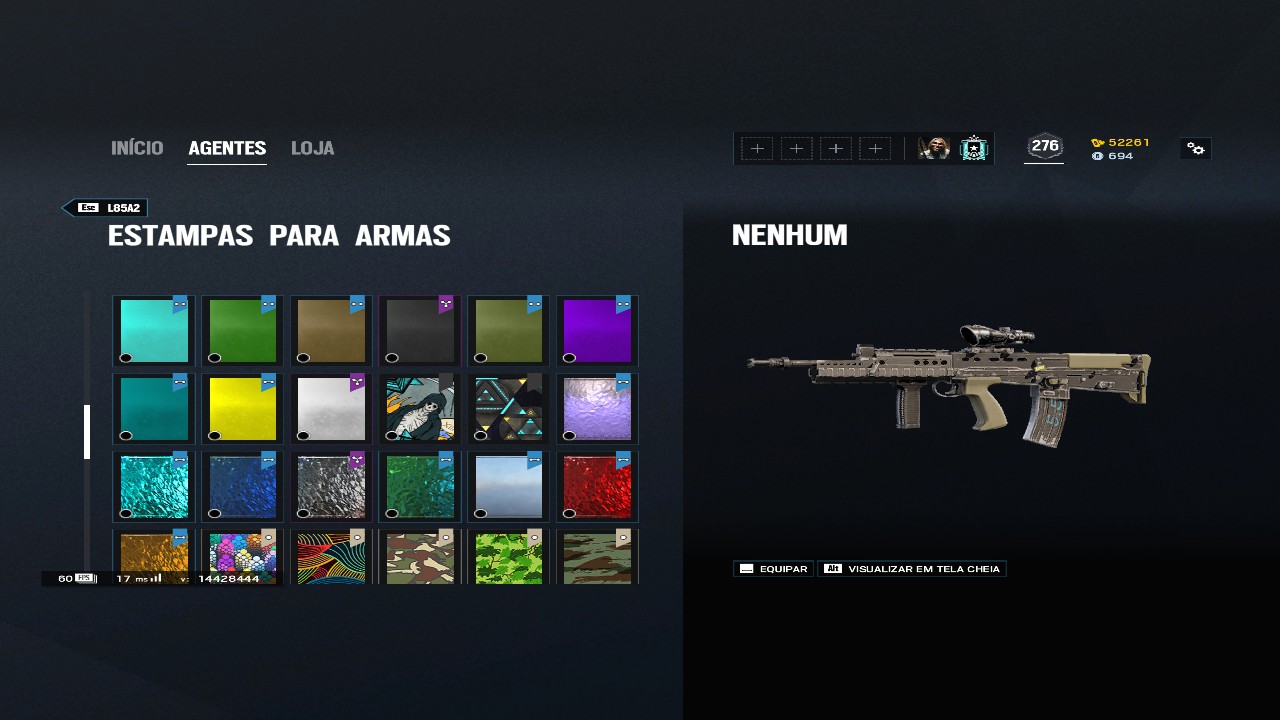This screenshot has width=1280, height=720.
Task: Select the solid yellow weapon skin
Action: [242, 409]
